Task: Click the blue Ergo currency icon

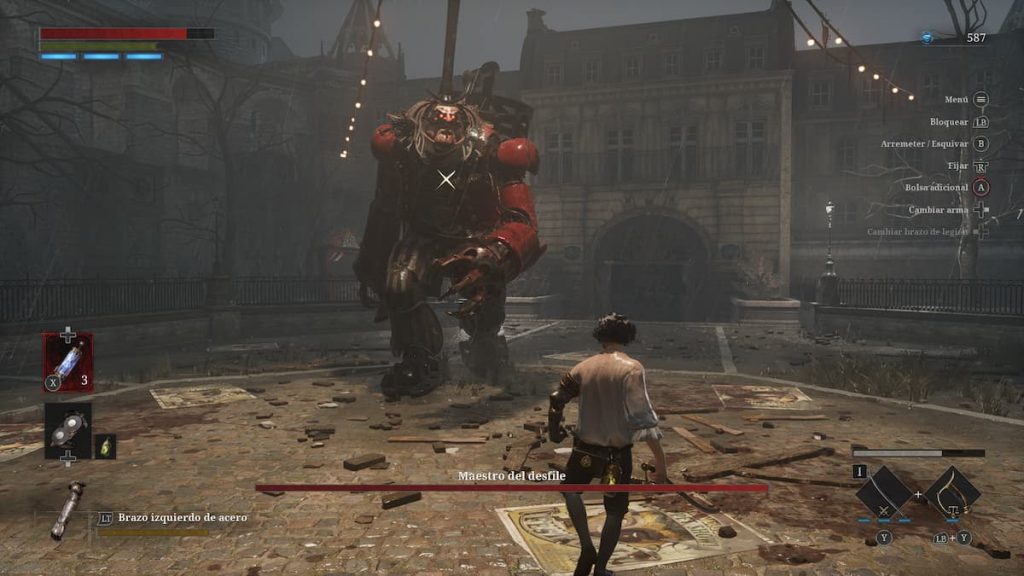Action: point(927,38)
